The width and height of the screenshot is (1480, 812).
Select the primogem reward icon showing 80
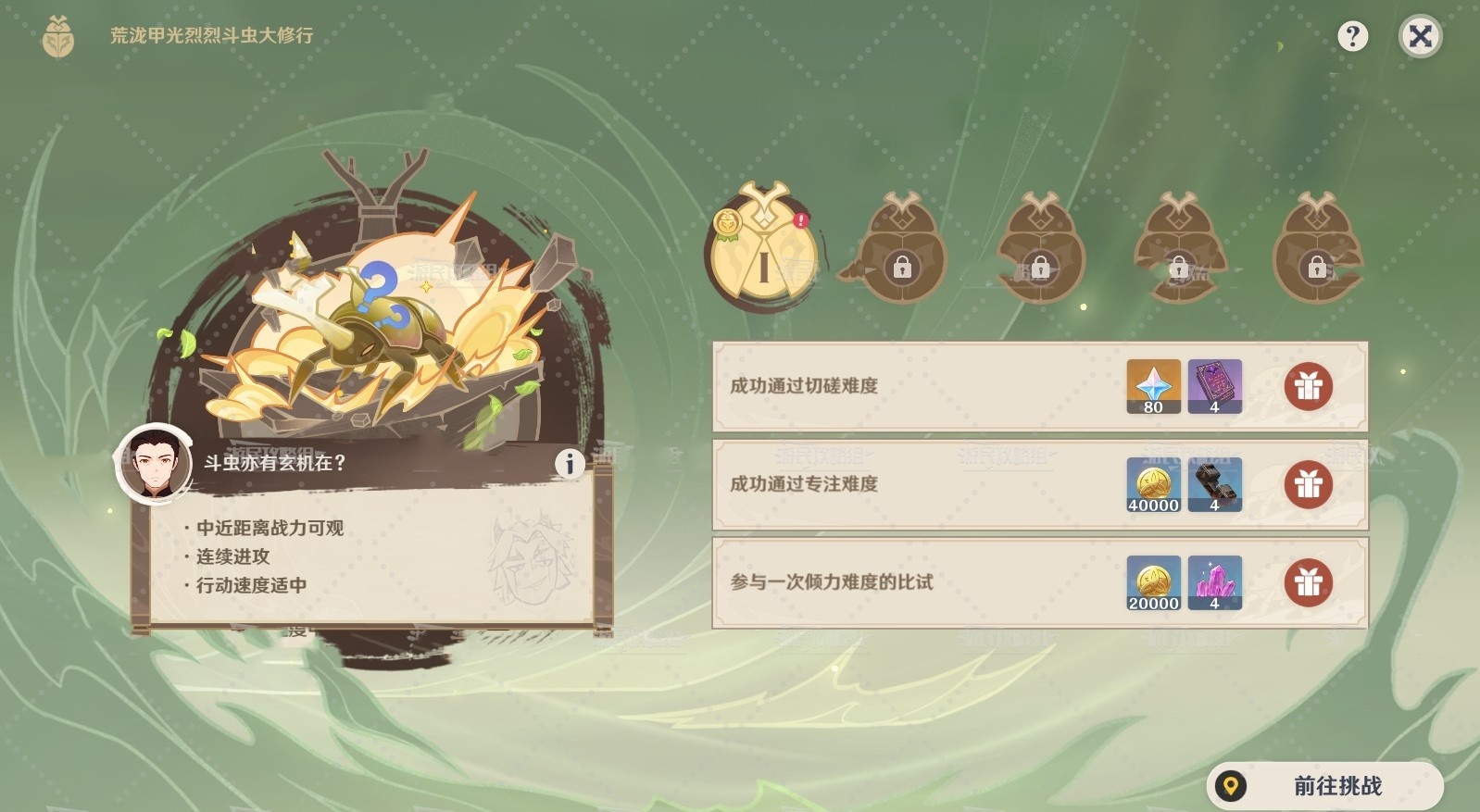(1154, 386)
